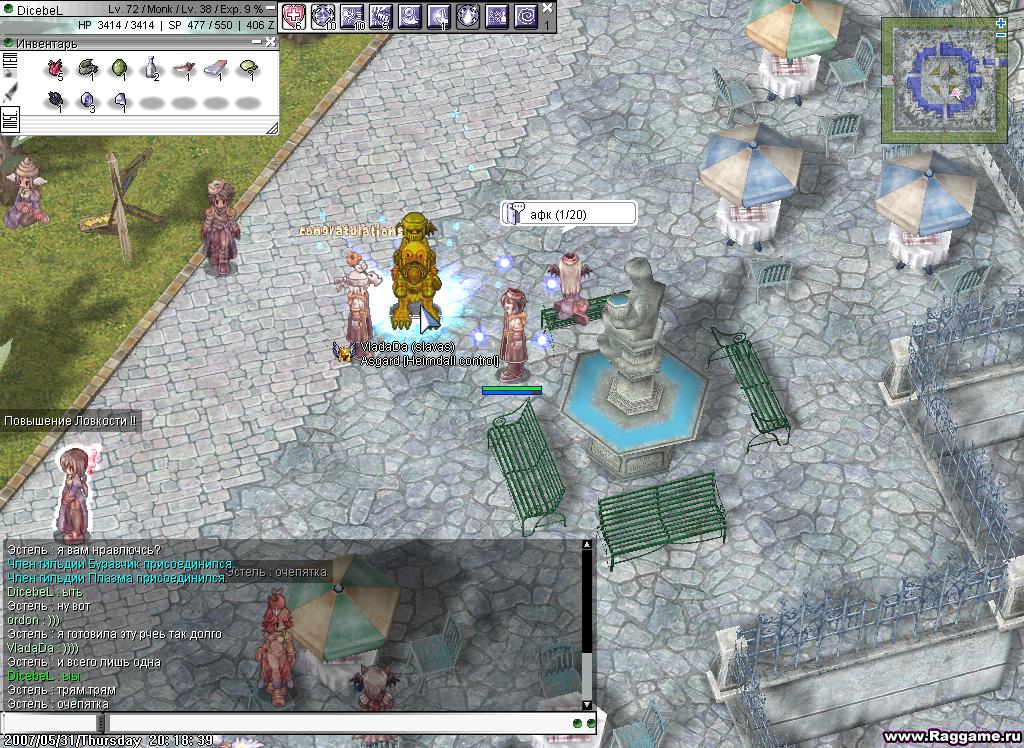Minimize the Инвентарь inventory window

pyautogui.click(x=257, y=43)
